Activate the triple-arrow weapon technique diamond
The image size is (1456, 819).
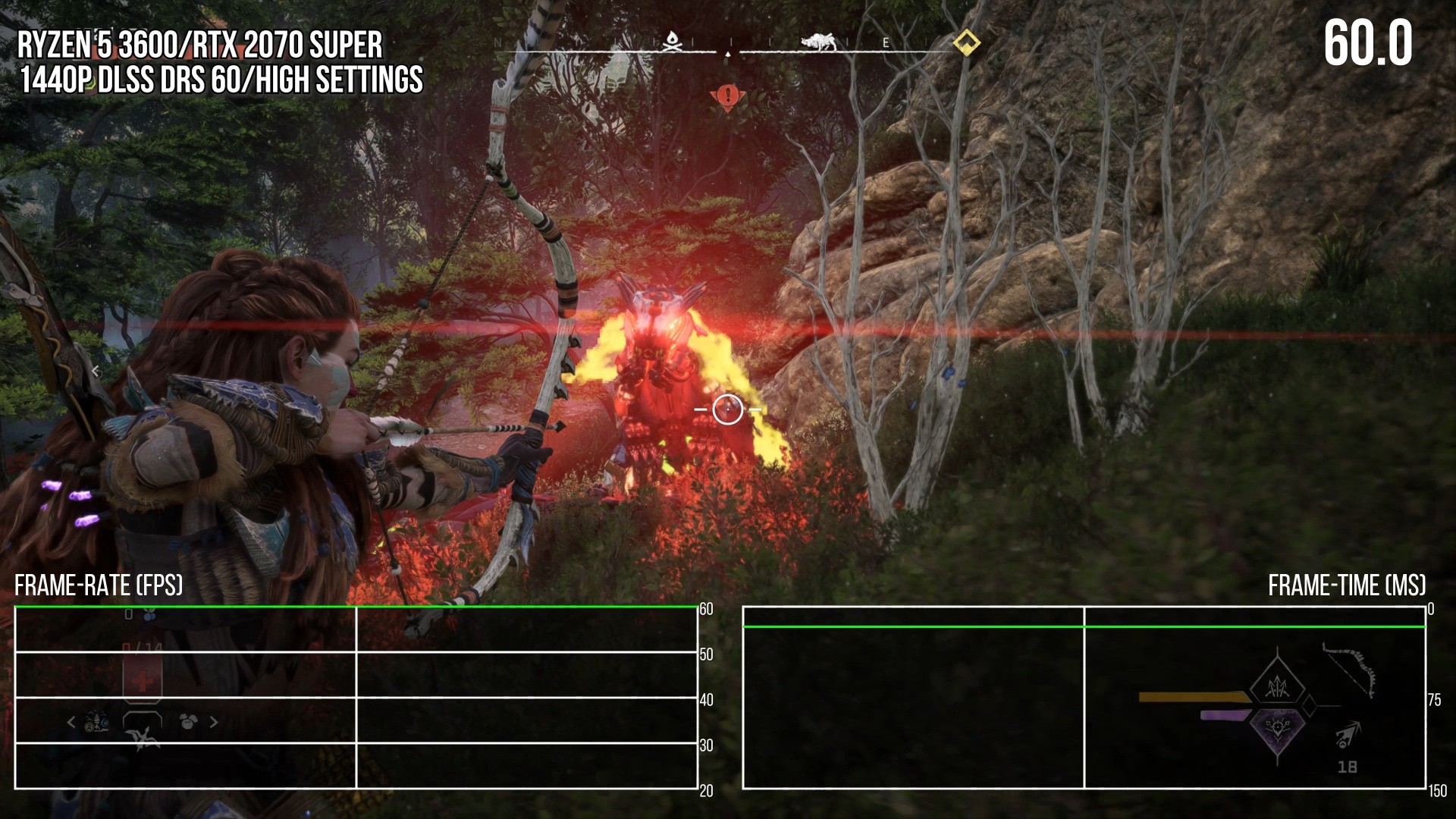pos(1279,687)
